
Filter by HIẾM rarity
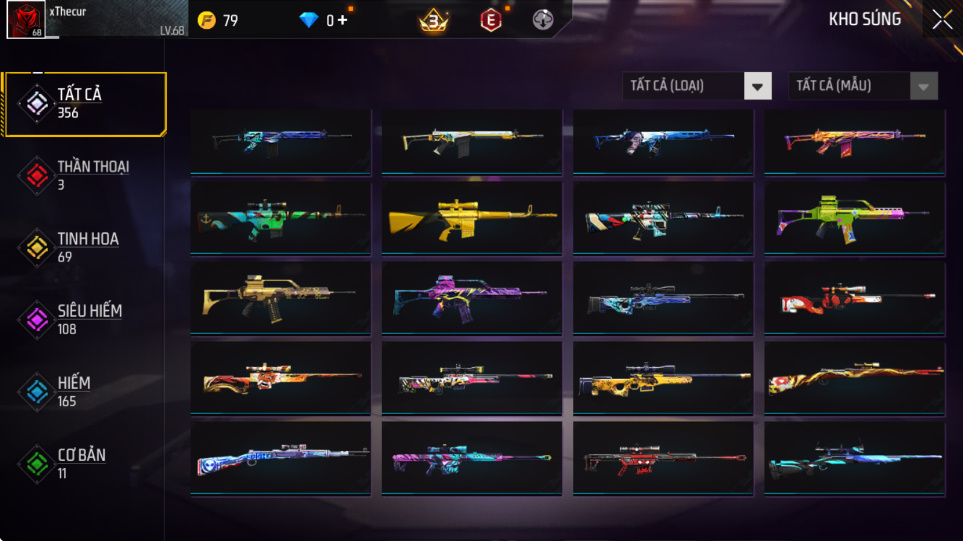point(84,391)
